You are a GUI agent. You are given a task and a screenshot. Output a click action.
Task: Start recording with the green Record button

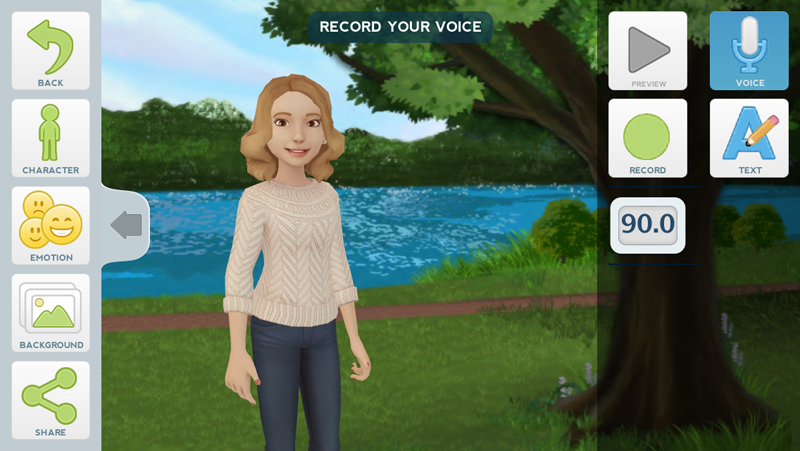[x=647, y=138]
